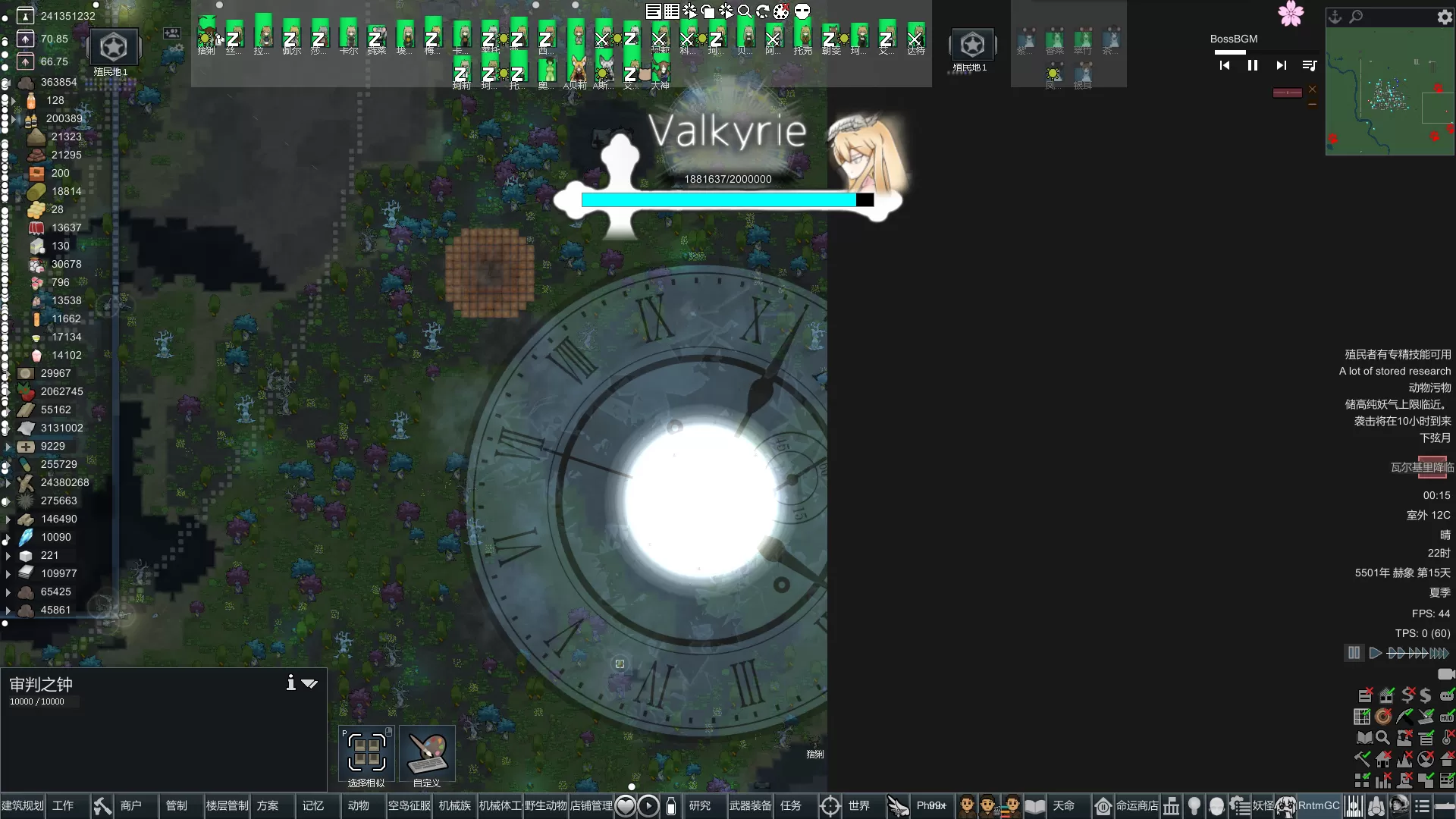Viewport: 1456px width, 819px height.
Task: Open the music playlist
Action: [1309, 66]
